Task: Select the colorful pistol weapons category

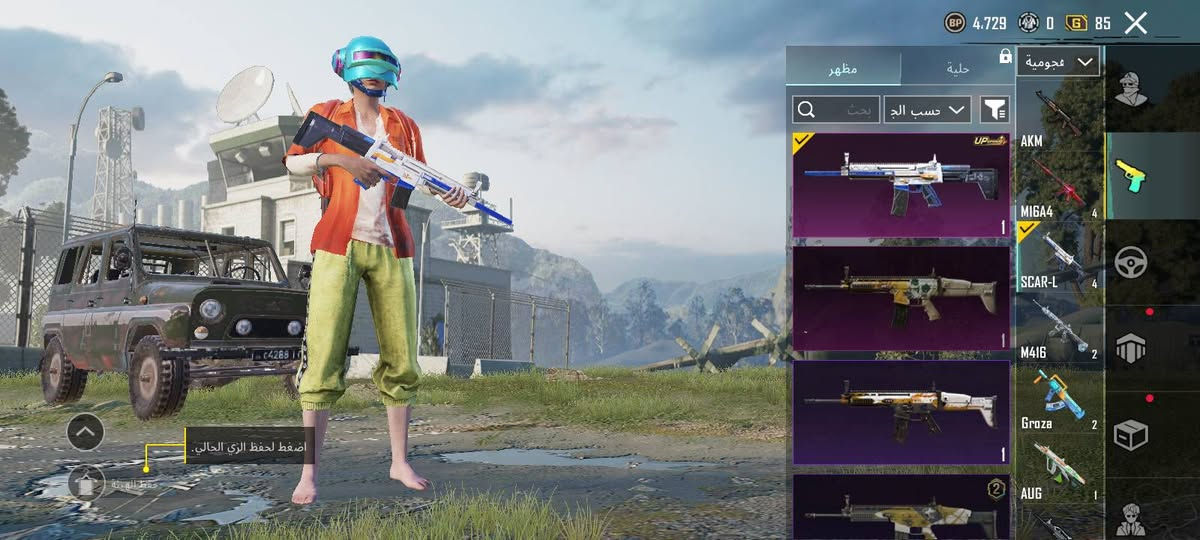Action: (1131, 176)
